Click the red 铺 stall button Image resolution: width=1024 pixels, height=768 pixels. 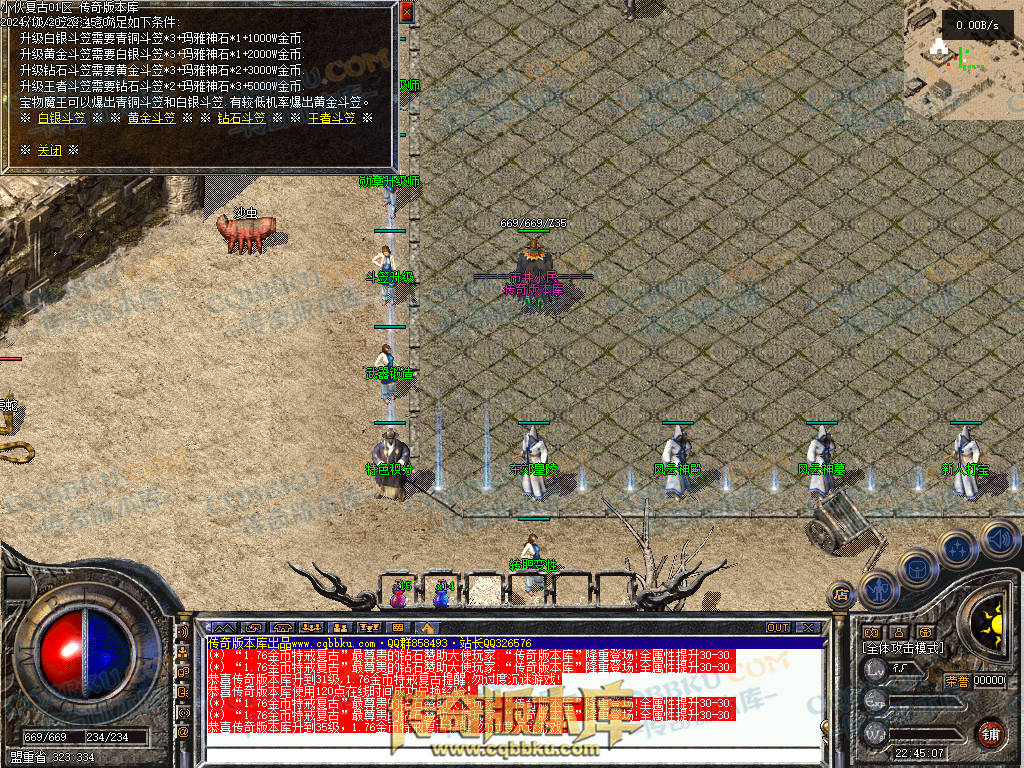coord(989,733)
